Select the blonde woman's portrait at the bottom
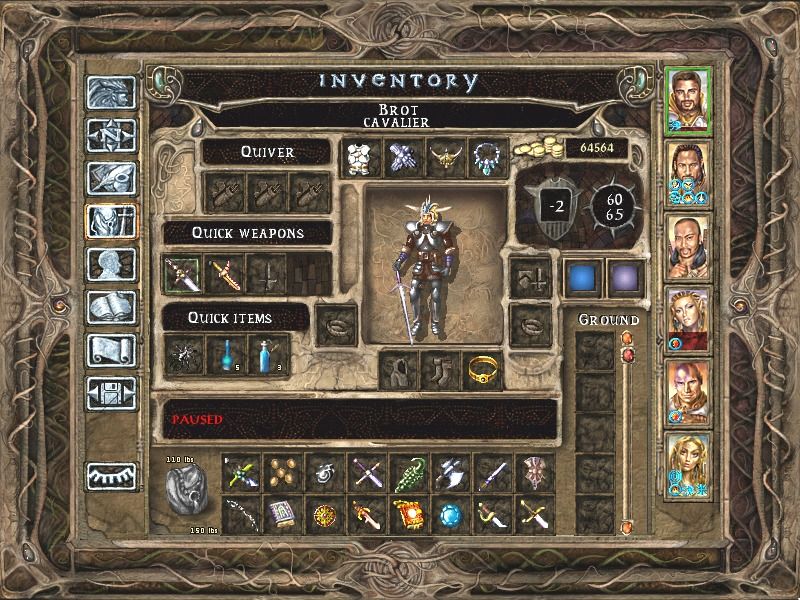Screen dimensions: 800x600 point(687,466)
